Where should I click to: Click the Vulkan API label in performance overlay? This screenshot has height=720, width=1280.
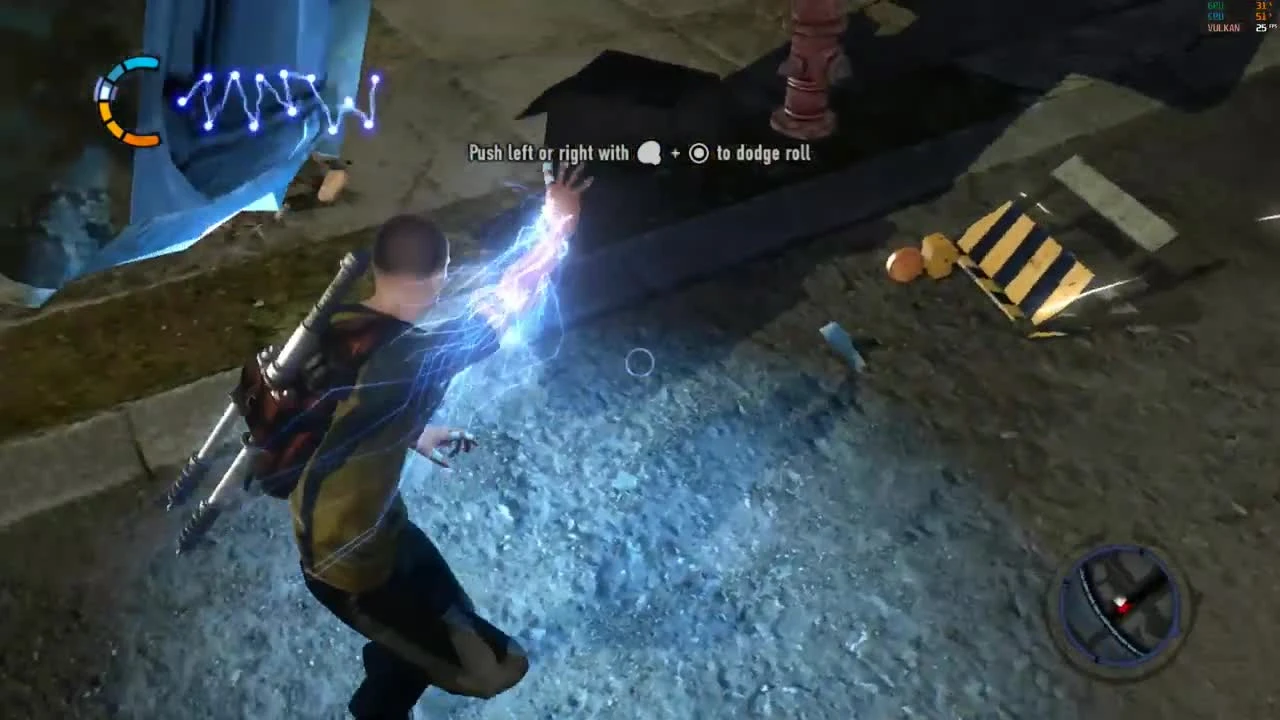(x=1222, y=27)
